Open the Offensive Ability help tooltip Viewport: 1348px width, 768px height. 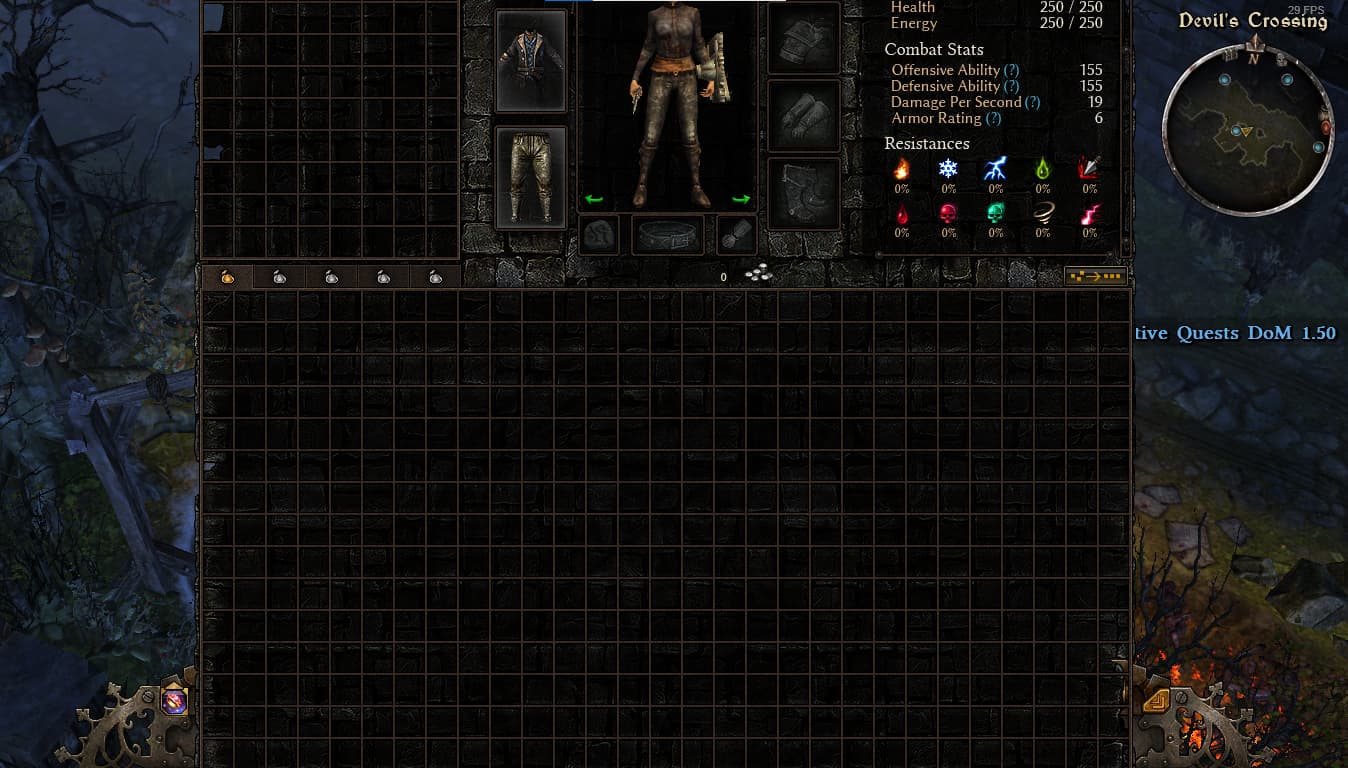click(1011, 70)
